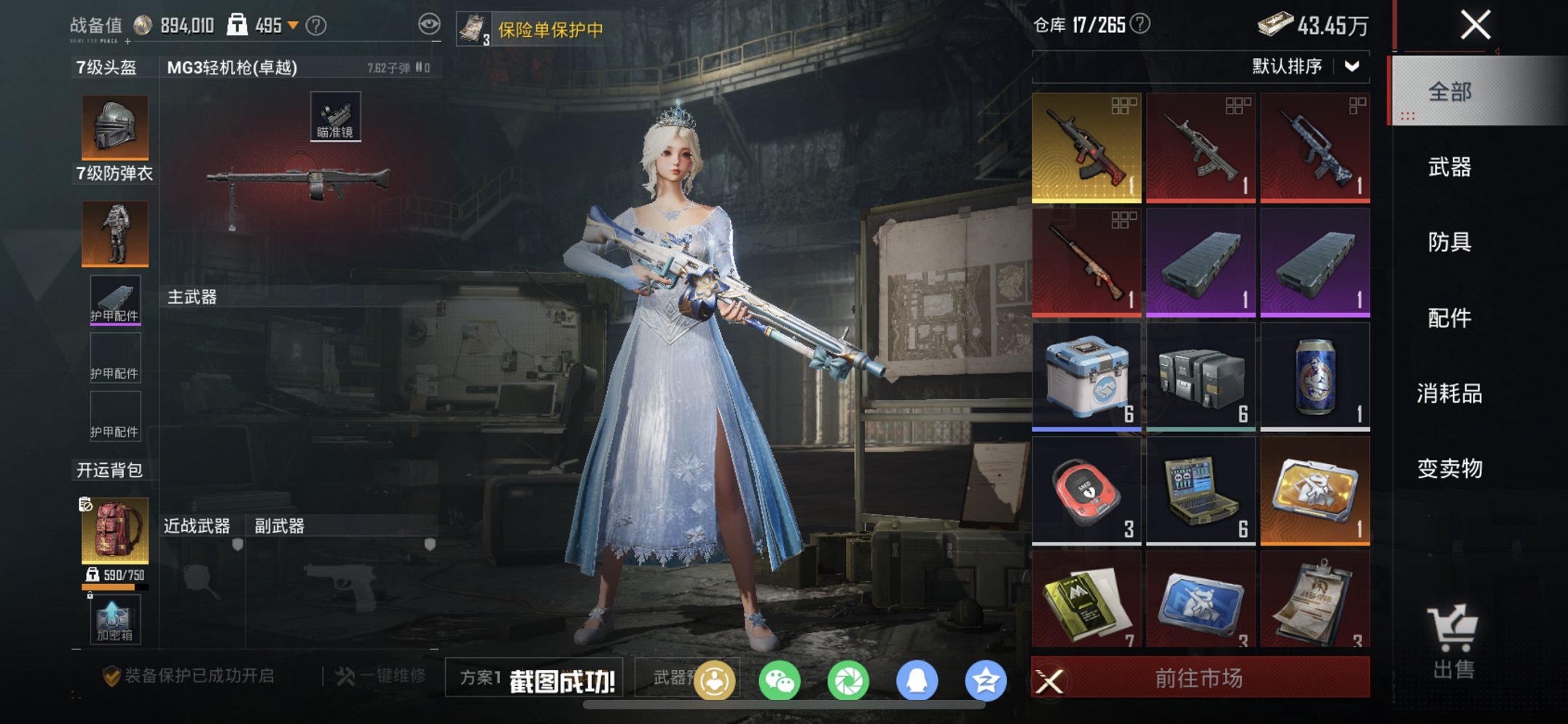Select the blue medical box thumbnail showing 6
Screen dimensions: 1568x724
coord(1086,375)
